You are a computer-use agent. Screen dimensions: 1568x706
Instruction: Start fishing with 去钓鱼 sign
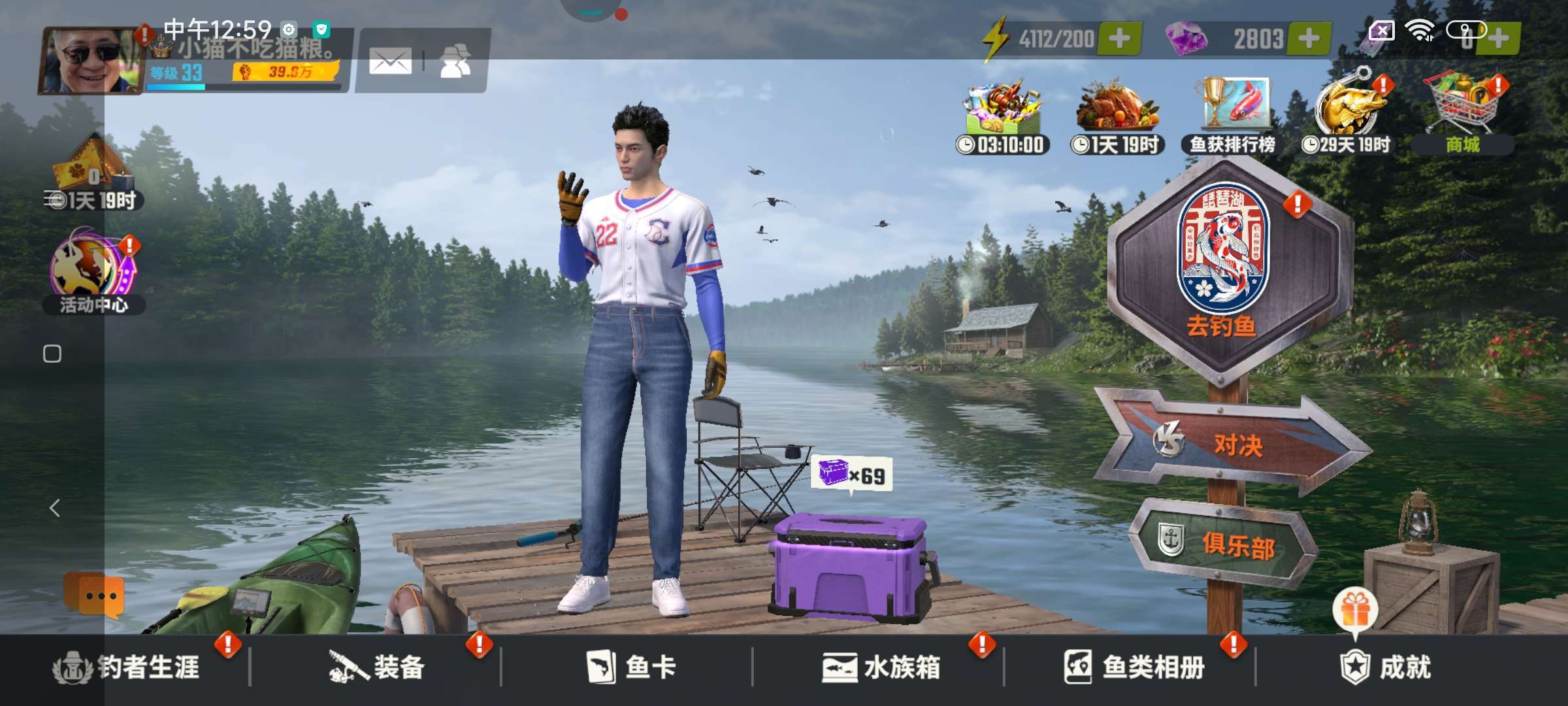click(1223, 261)
